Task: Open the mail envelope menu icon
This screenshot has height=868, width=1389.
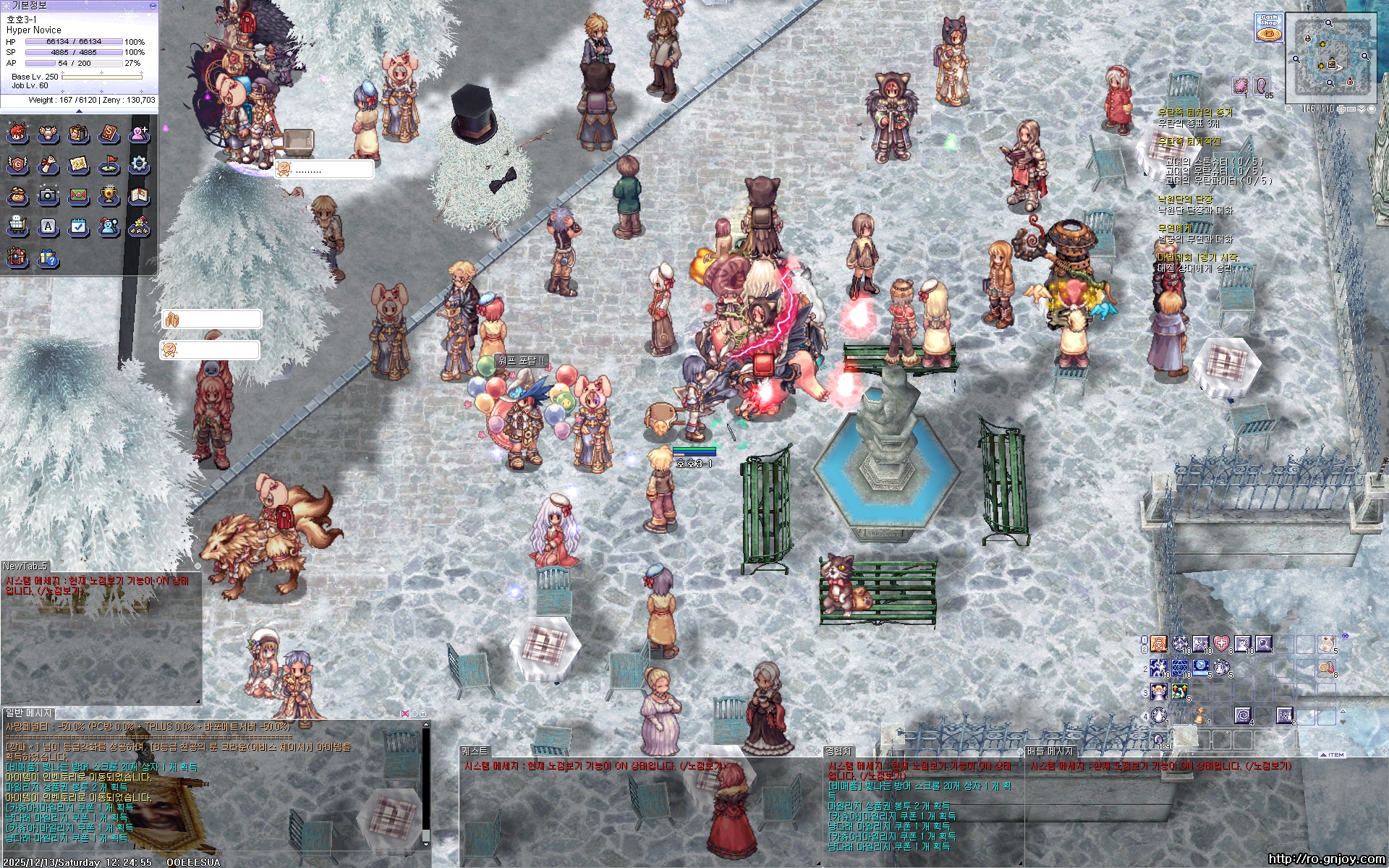Action: click(78, 195)
